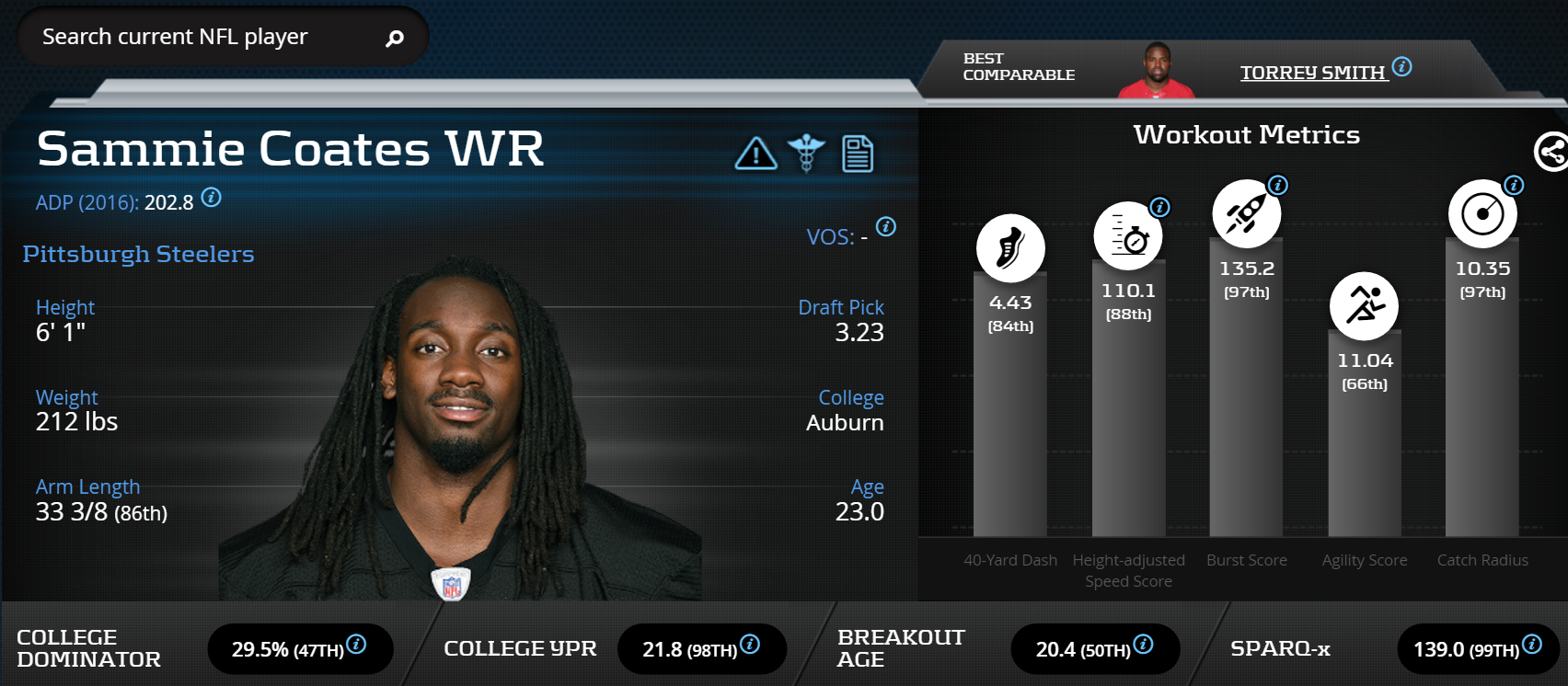
Task: Show info for College YPR
Action: (x=750, y=645)
